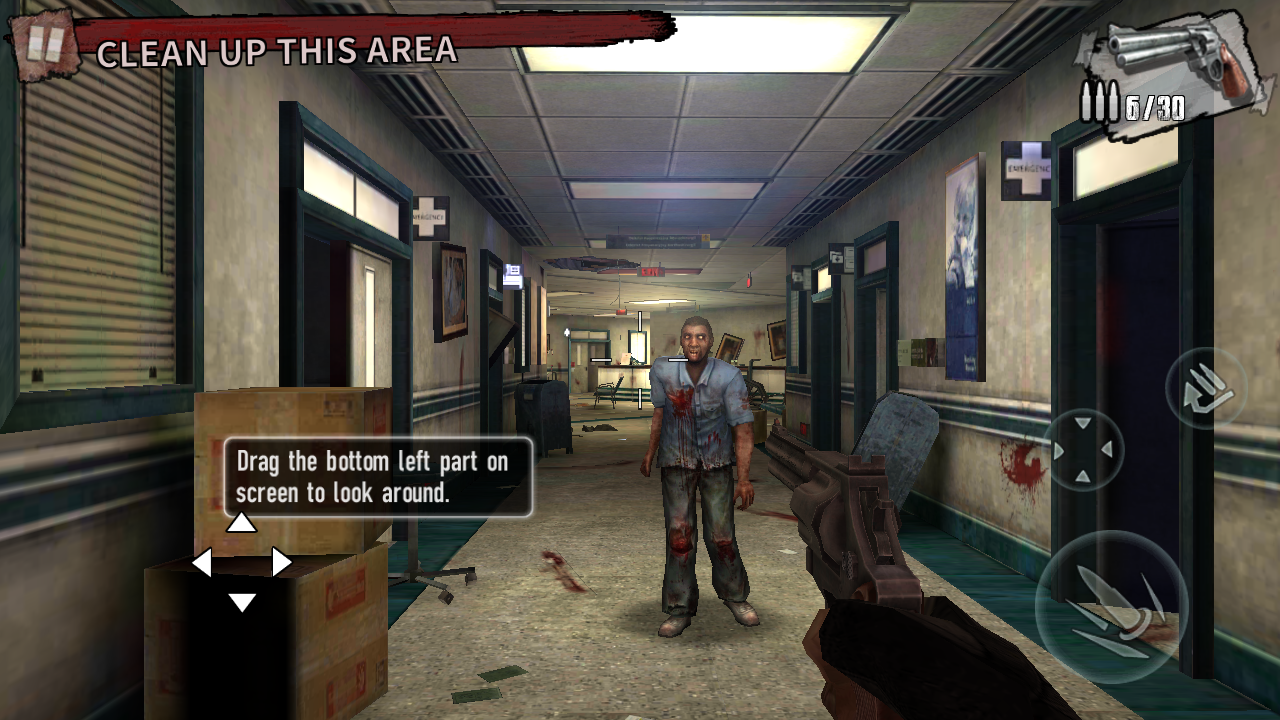
Task: Pause the game with the top-left button
Action: [46, 45]
